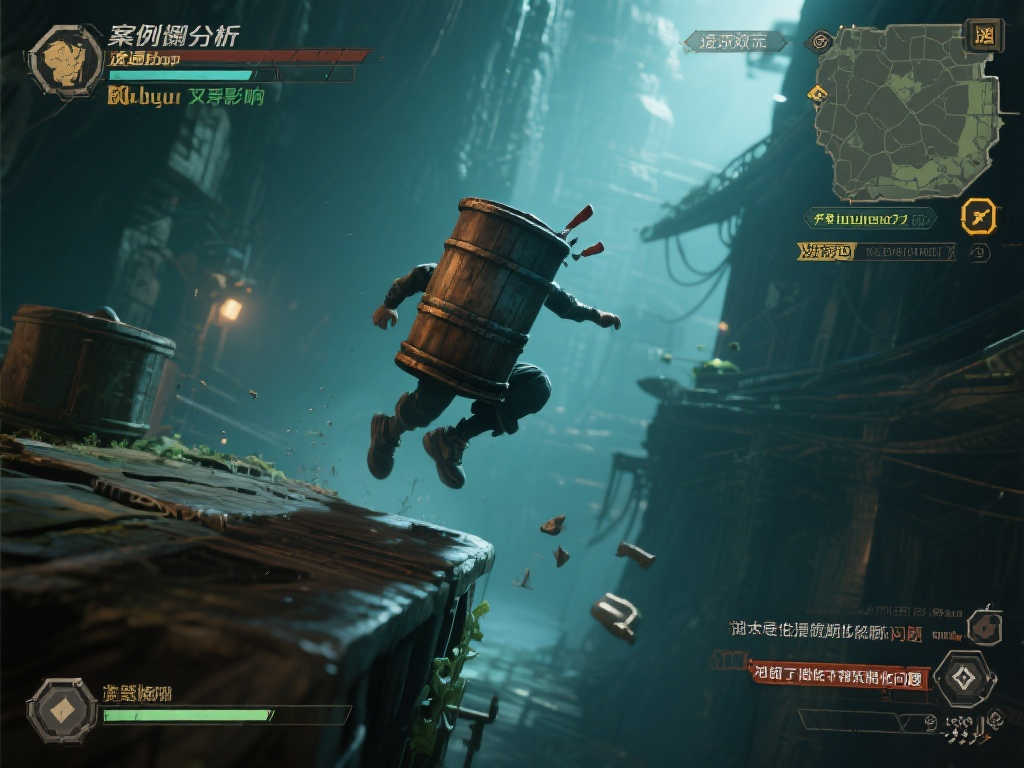Activate the large hexagonal diamond ability icon

(x=963, y=679)
